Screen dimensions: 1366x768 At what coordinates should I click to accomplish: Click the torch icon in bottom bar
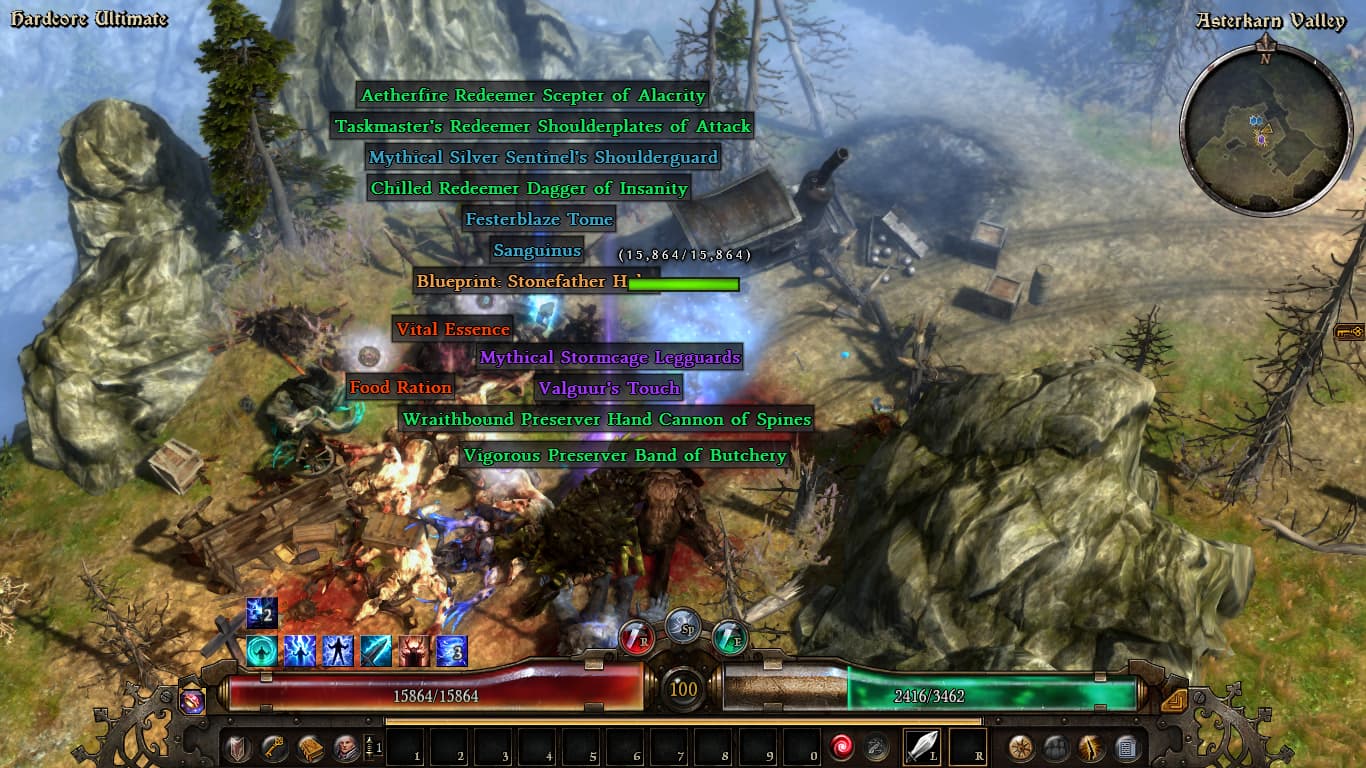(x=1091, y=747)
